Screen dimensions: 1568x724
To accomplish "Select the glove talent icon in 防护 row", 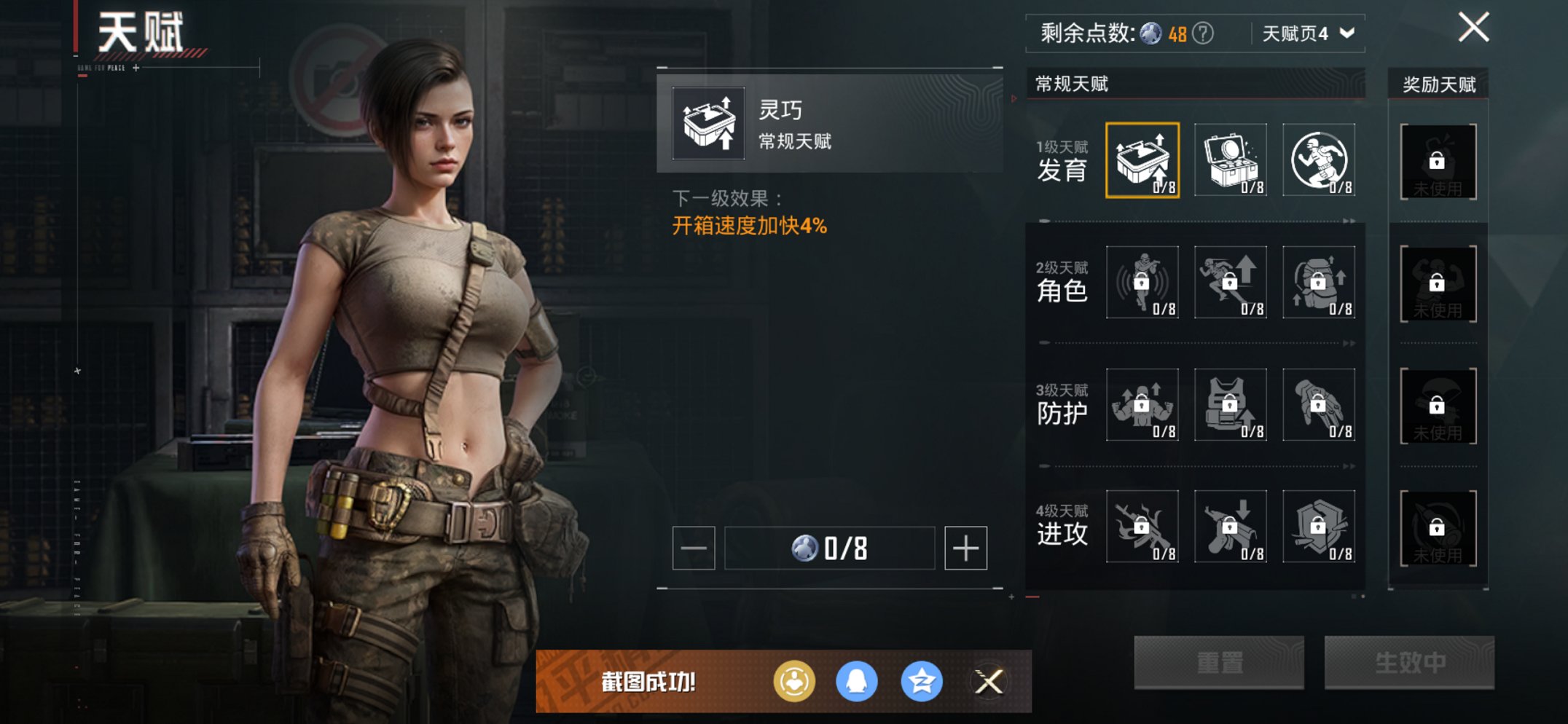I will tap(1317, 406).
